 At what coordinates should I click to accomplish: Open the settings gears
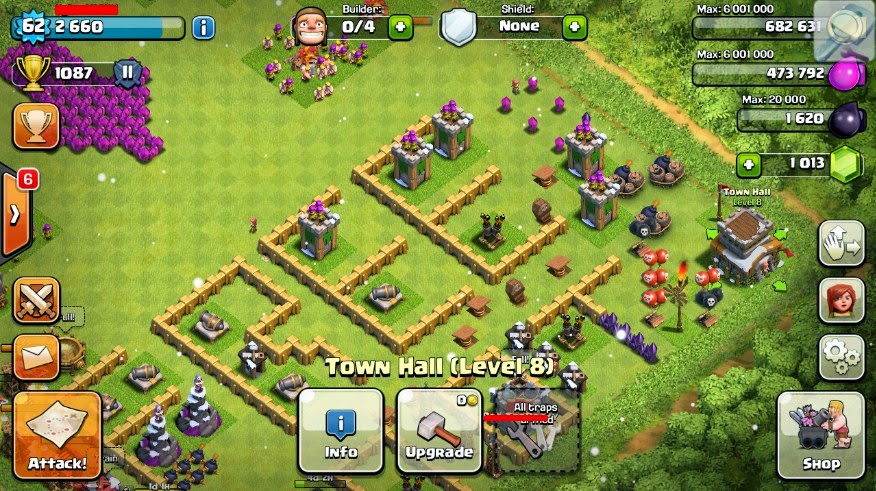click(x=841, y=356)
